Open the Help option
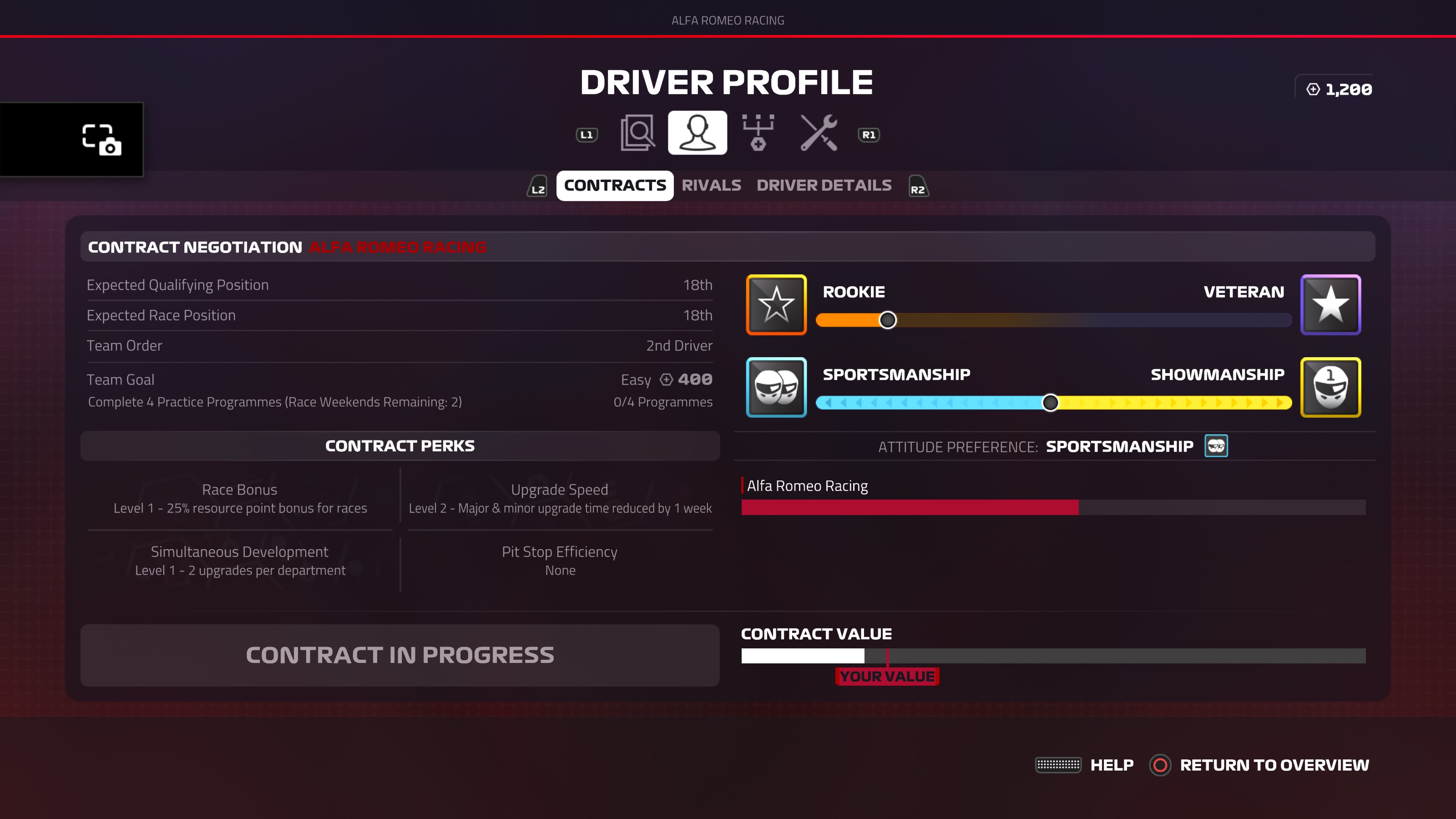The height and width of the screenshot is (819, 1456). point(1111,765)
